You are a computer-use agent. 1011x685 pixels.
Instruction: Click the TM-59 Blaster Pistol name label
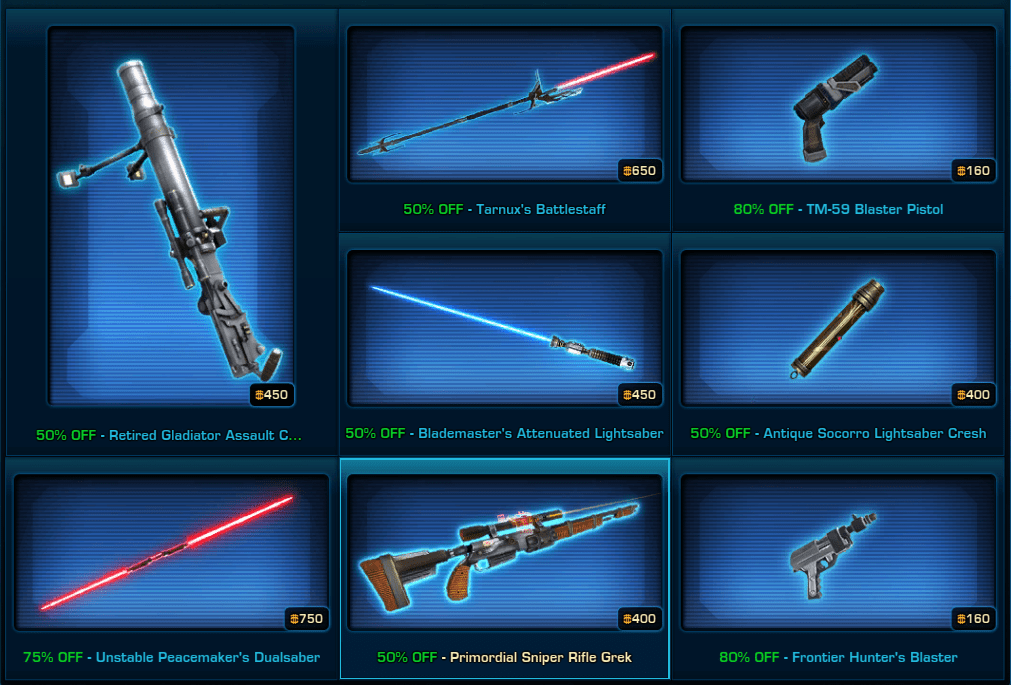click(874, 210)
